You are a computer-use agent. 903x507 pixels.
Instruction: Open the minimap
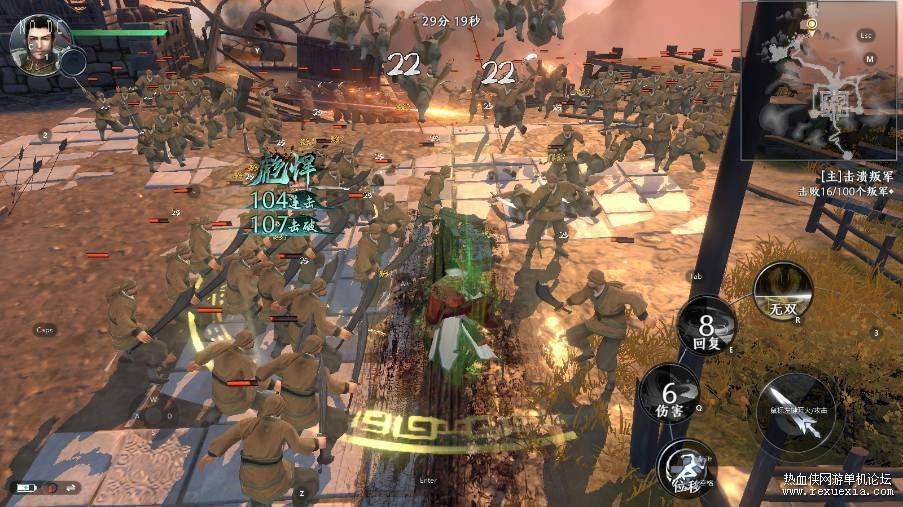coord(819,82)
